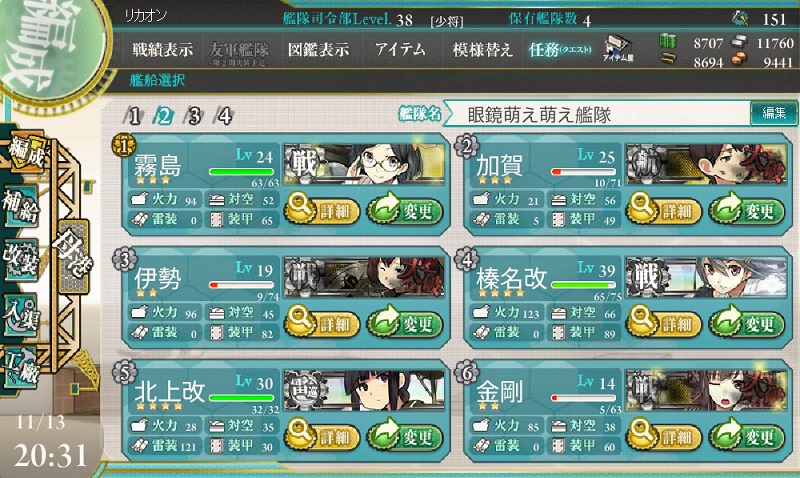Go to 入渠 docking in side menu

(x=22, y=312)
